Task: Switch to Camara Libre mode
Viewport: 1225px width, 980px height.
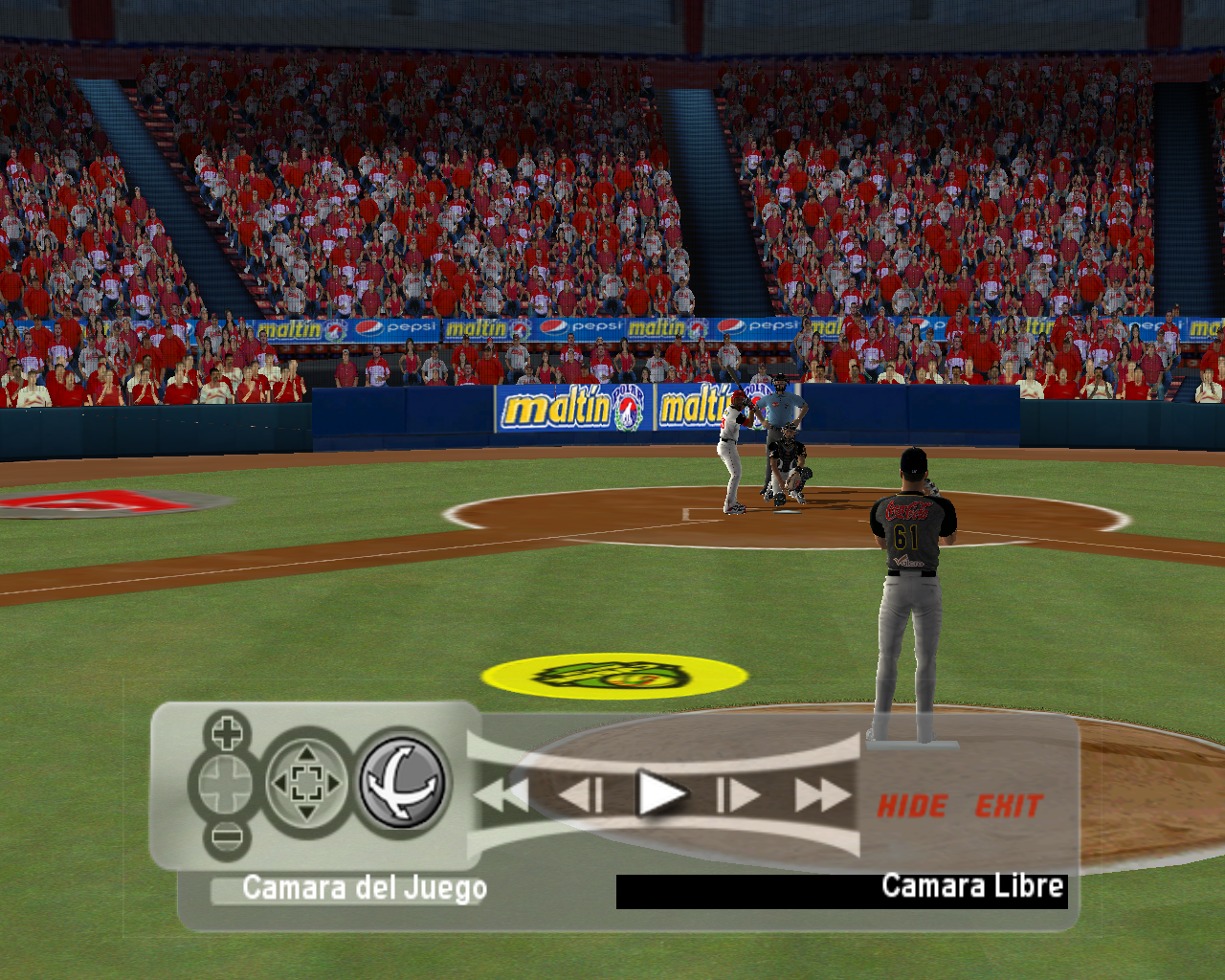Action: (x=971, y=886)
